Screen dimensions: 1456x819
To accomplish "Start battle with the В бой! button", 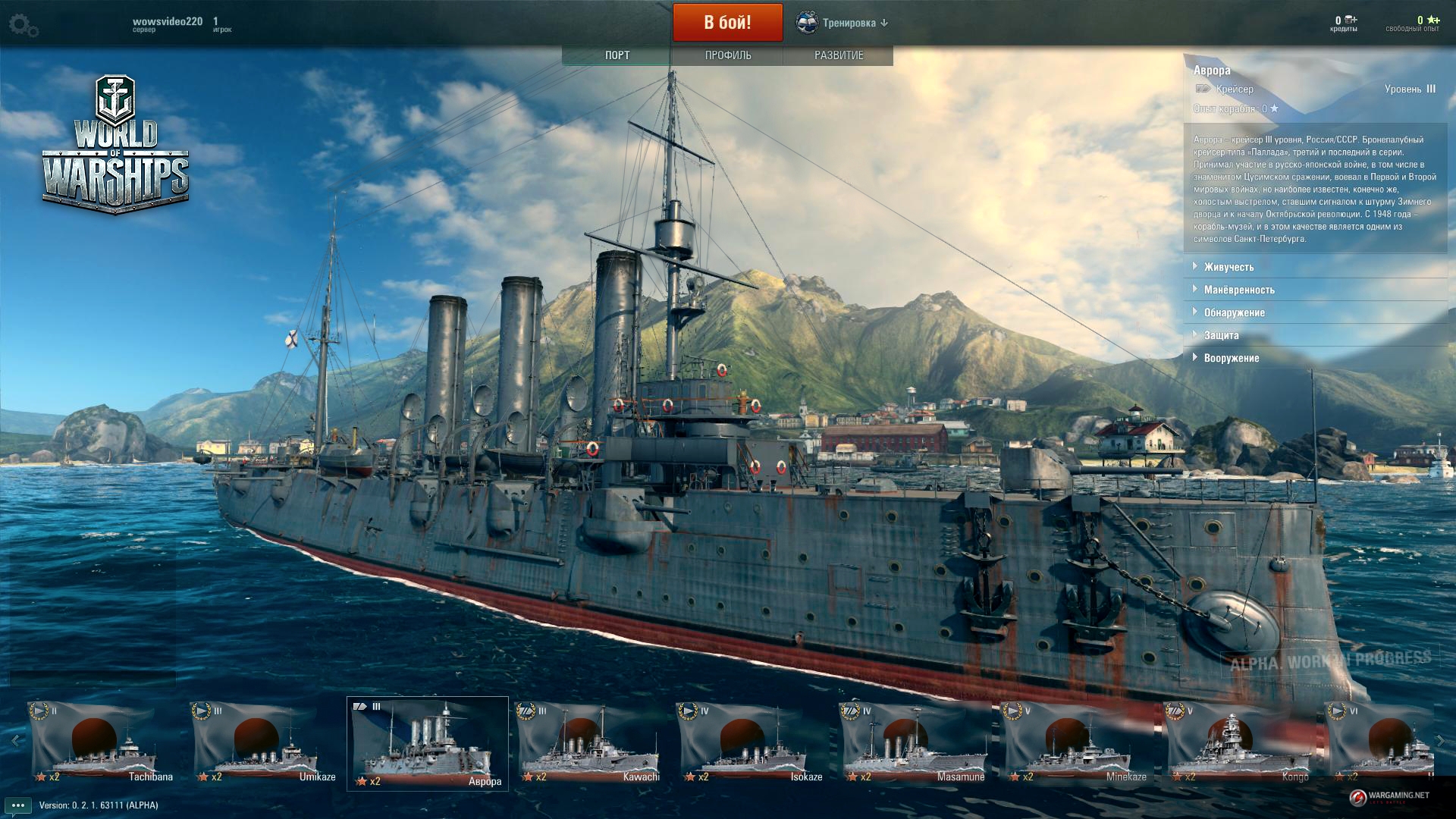I will [727, 23].
